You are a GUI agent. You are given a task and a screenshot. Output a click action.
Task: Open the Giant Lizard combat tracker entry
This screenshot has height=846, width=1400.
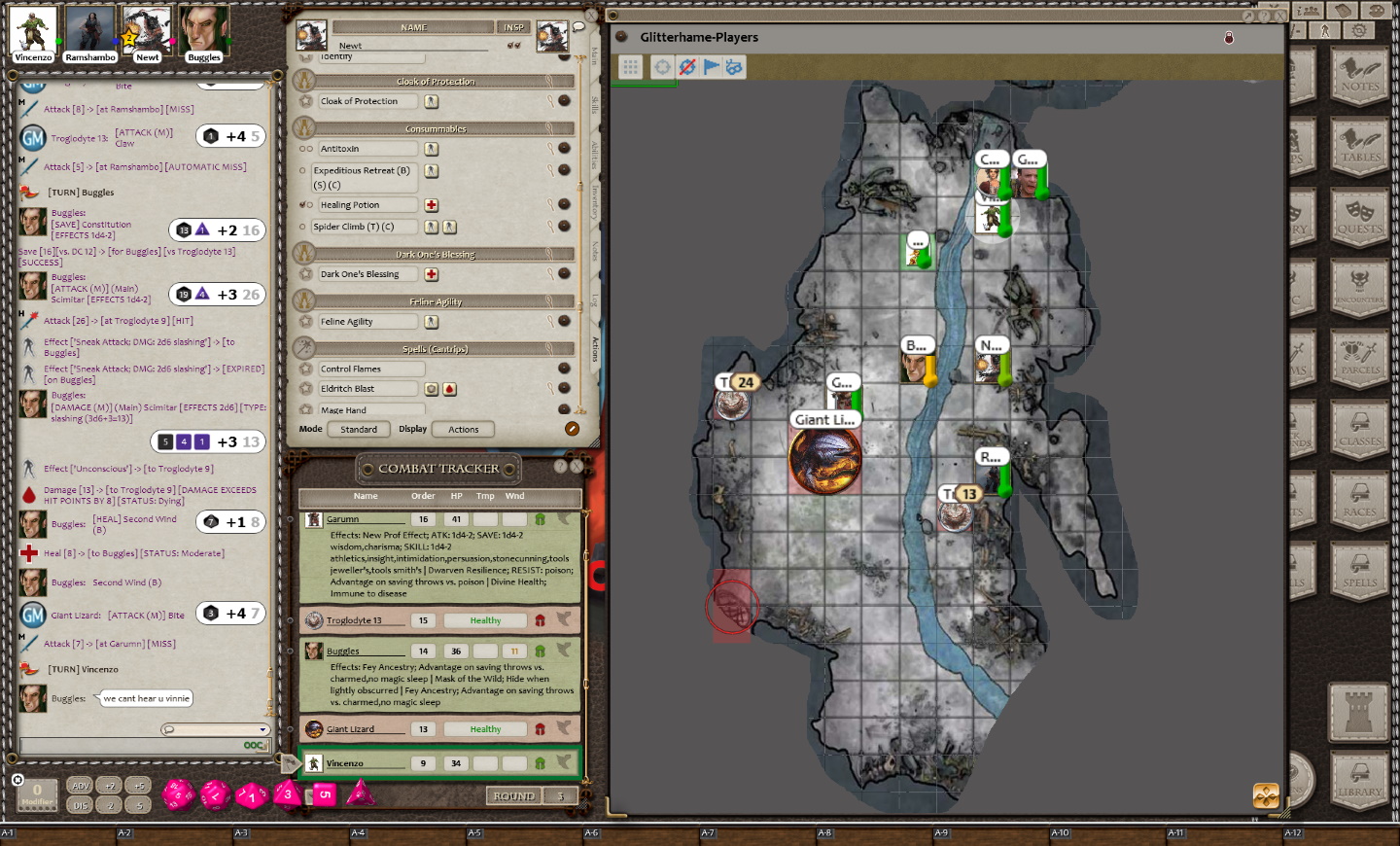pos(350,729)
